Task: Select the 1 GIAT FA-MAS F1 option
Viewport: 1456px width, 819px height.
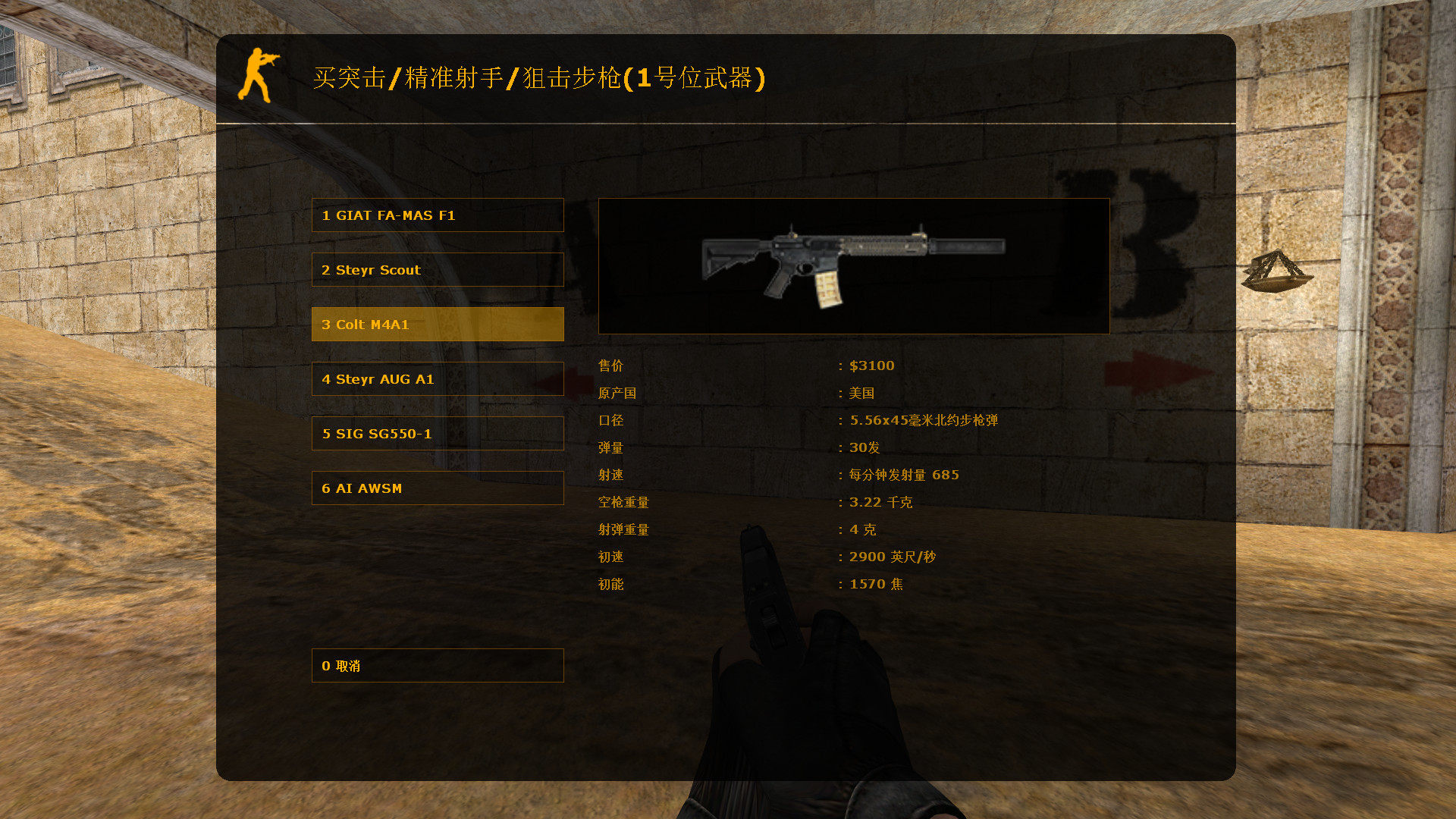Action: click(438, 215)
